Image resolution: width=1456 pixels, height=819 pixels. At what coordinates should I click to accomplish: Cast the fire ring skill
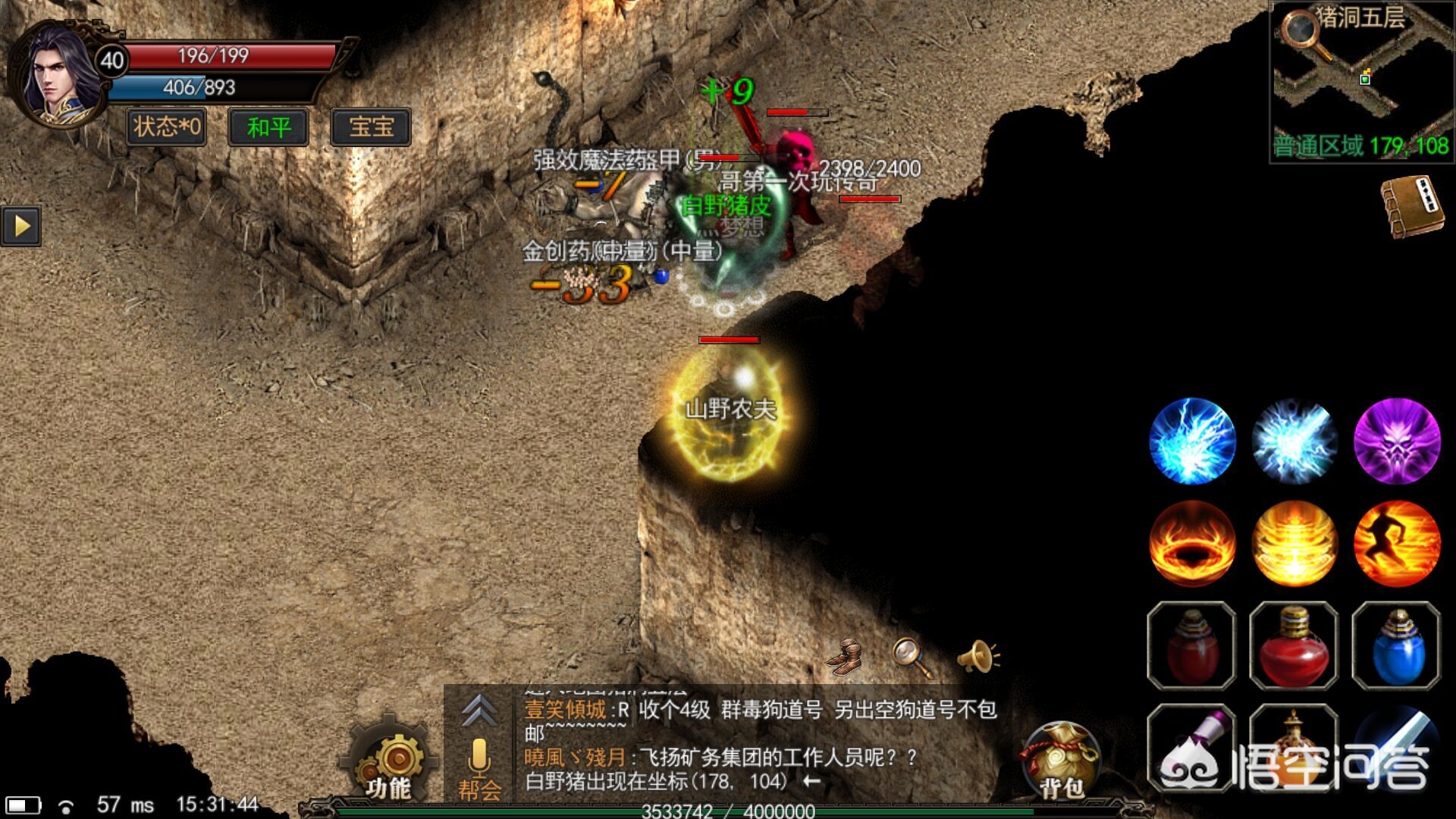pos(1192,543)
